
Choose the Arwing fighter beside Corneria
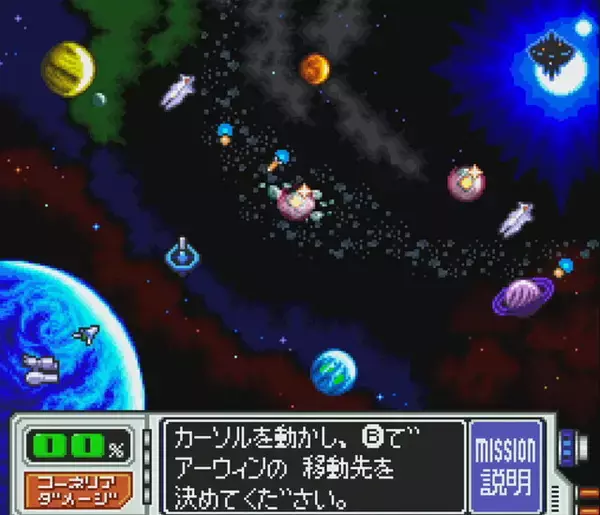[x=87, y=335]
